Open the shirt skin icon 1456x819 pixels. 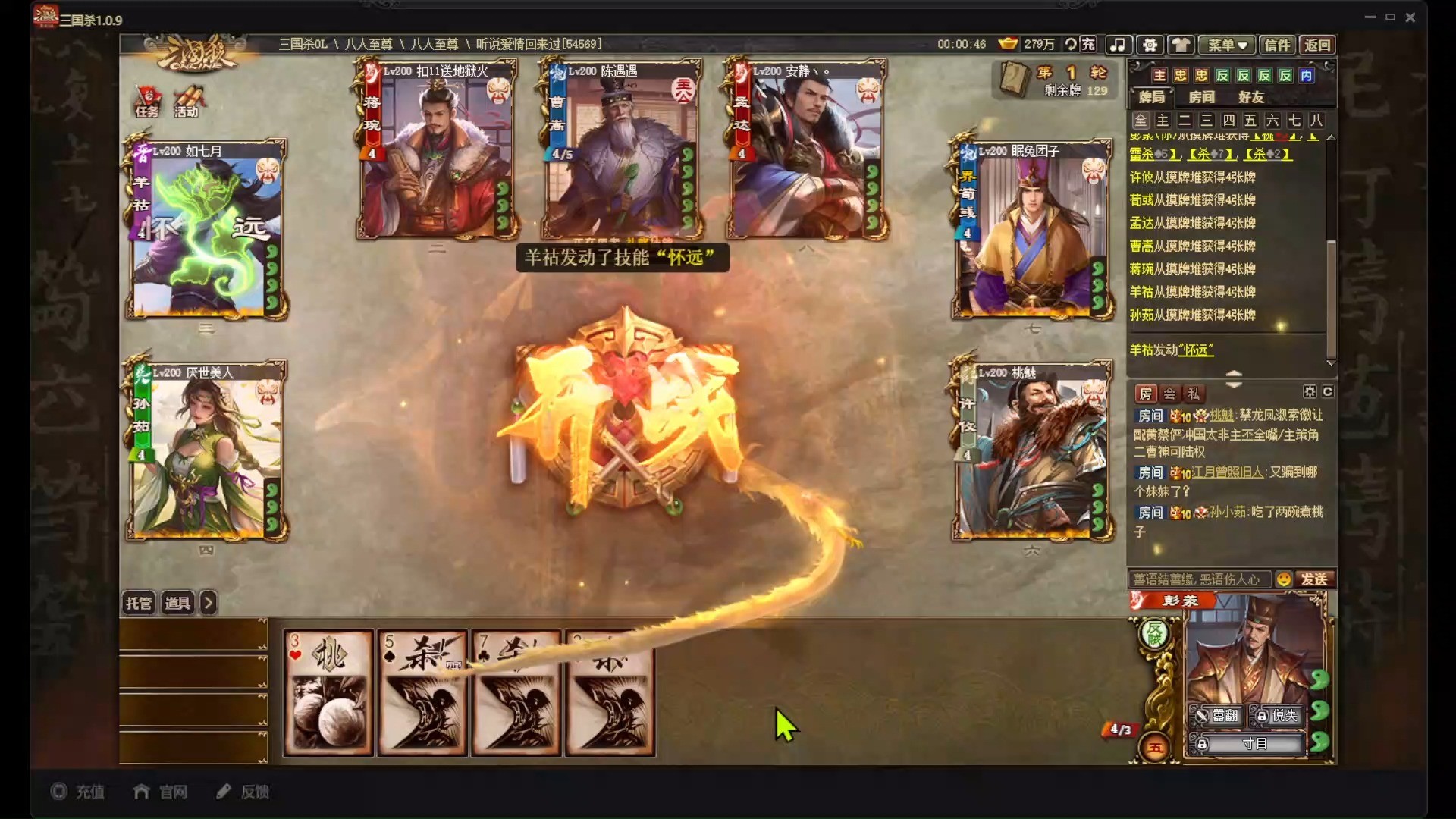1181,45
